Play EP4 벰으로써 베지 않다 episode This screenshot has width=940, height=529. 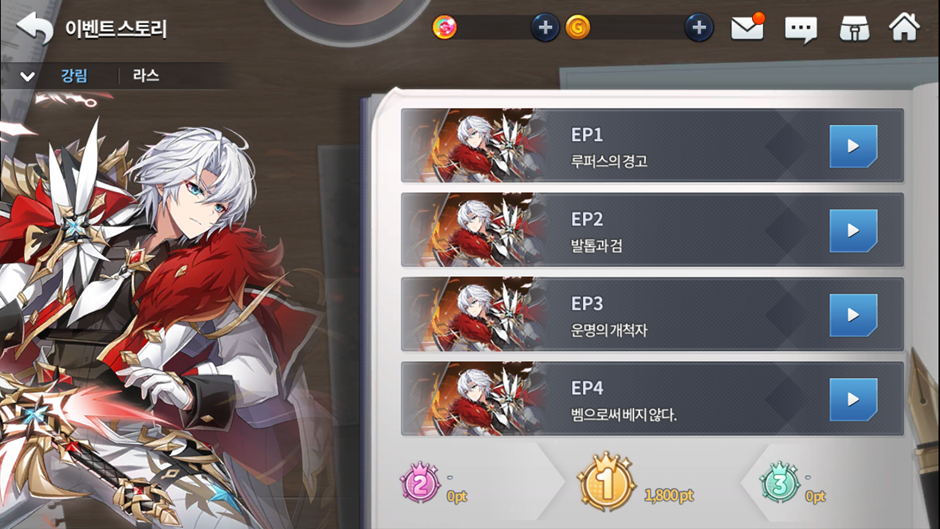[x=852, y=399]
